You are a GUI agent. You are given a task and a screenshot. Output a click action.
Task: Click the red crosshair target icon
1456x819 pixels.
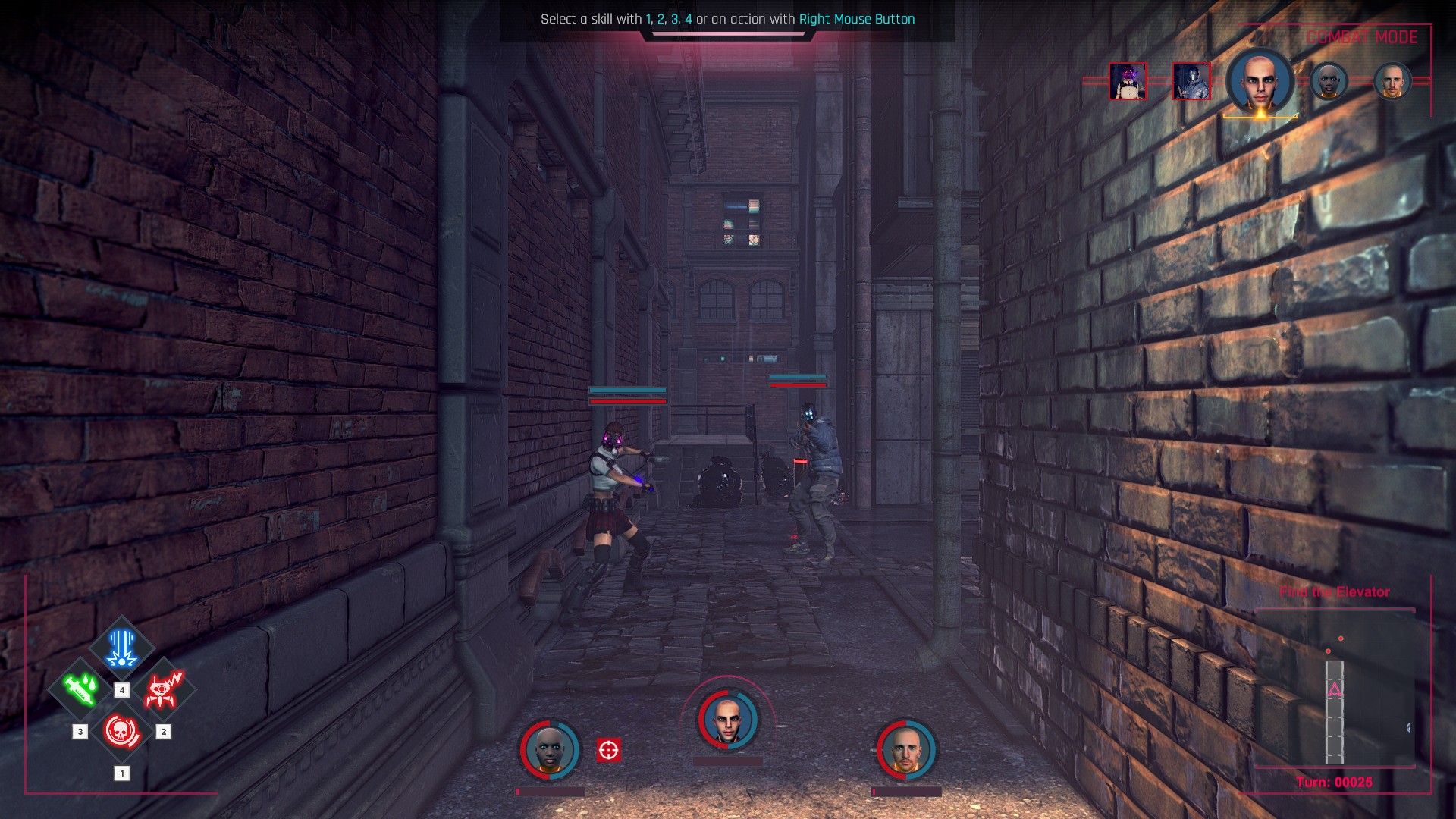(x=608, y=750)
